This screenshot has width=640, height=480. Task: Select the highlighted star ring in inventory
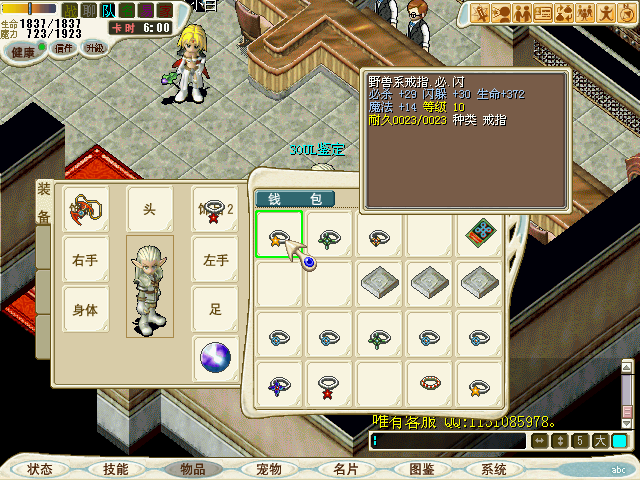click(x=279, y=235)
